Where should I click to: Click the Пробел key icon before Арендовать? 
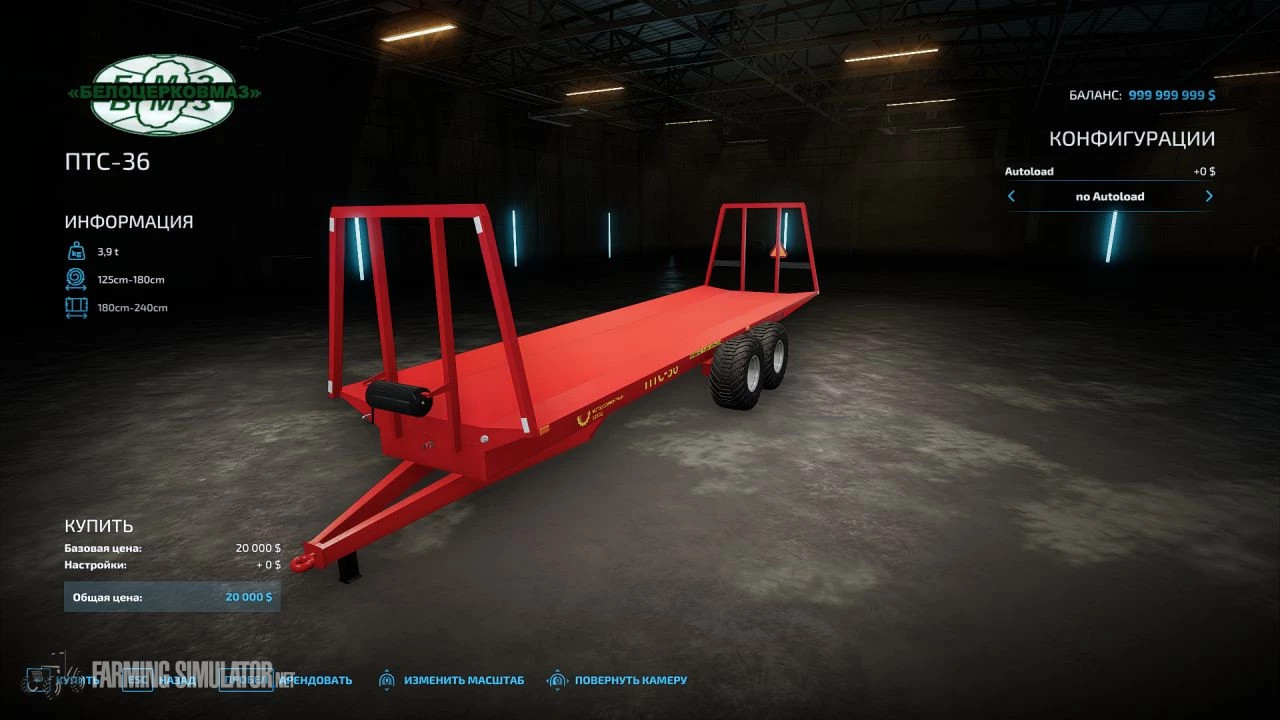(245, 679)
